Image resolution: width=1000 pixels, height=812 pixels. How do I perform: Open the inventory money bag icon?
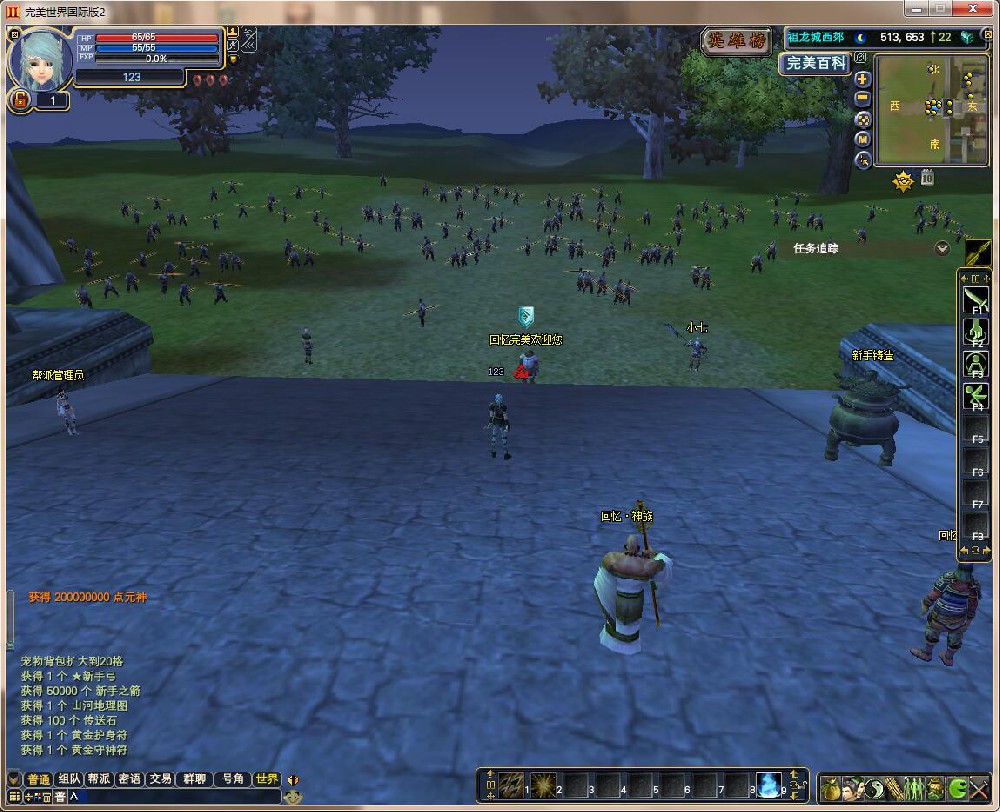[x=830, y=788]
